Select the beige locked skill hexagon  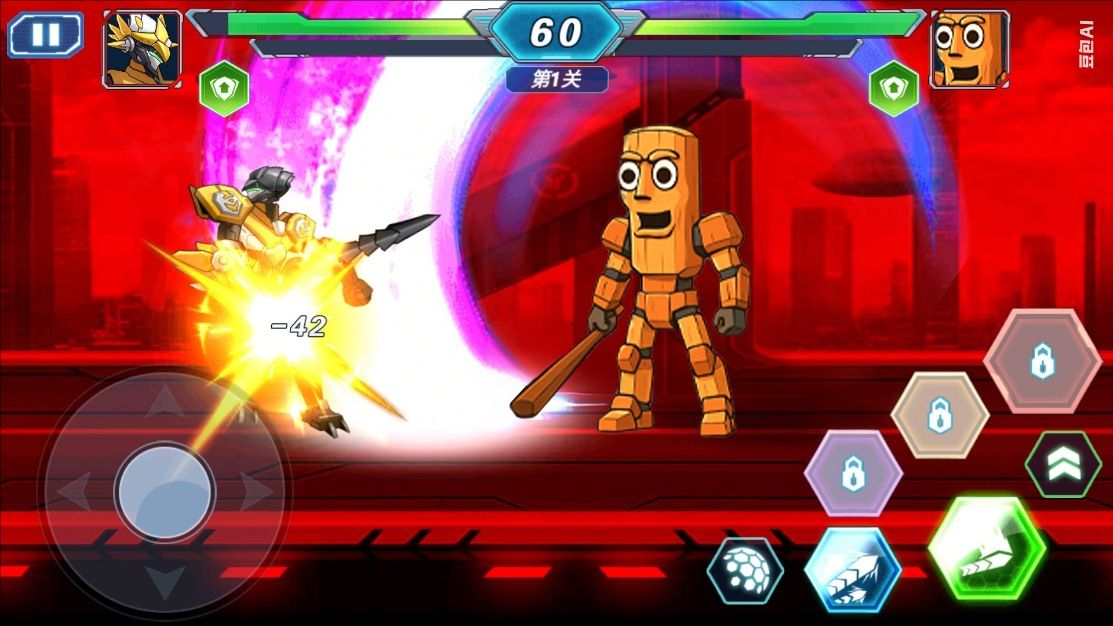[939, 415]
